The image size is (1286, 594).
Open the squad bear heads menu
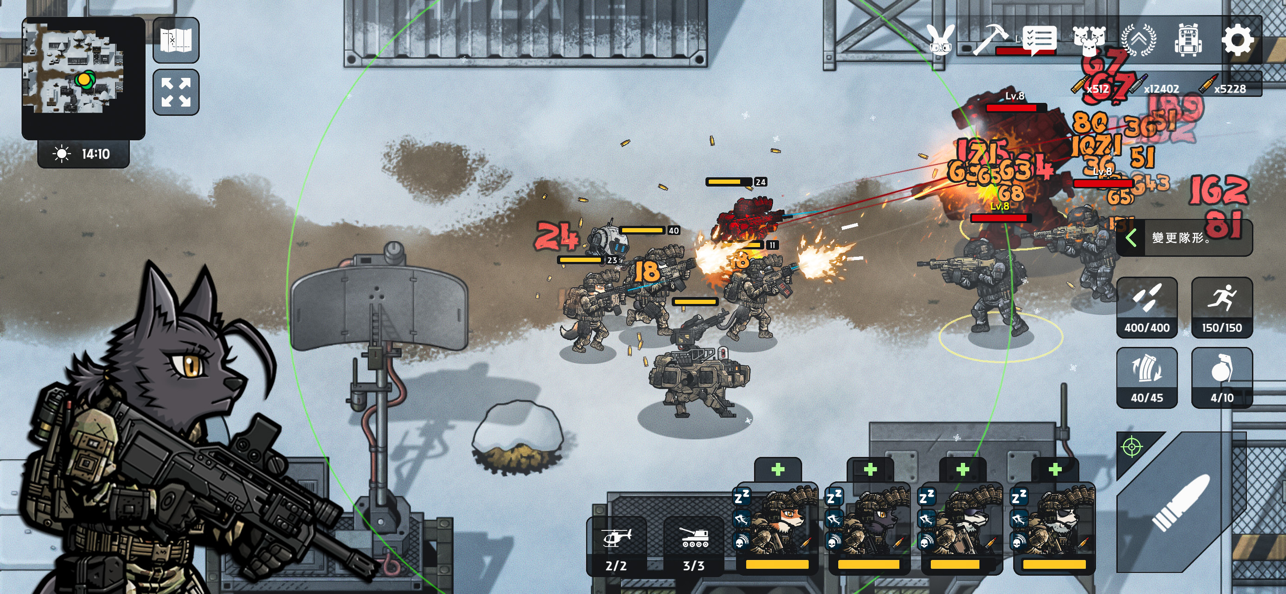(x=1089, y=41)
